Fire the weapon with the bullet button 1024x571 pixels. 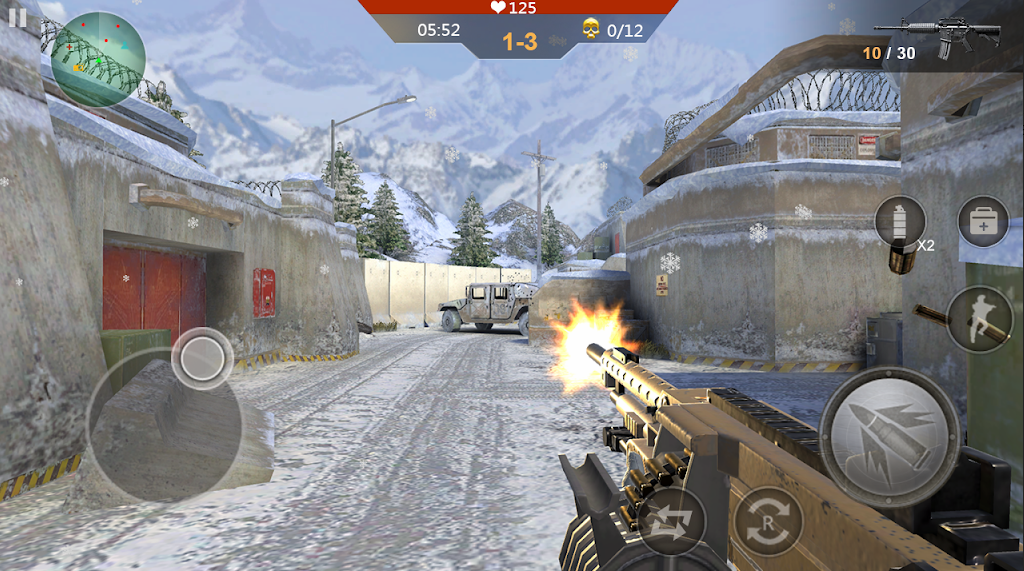889,438
